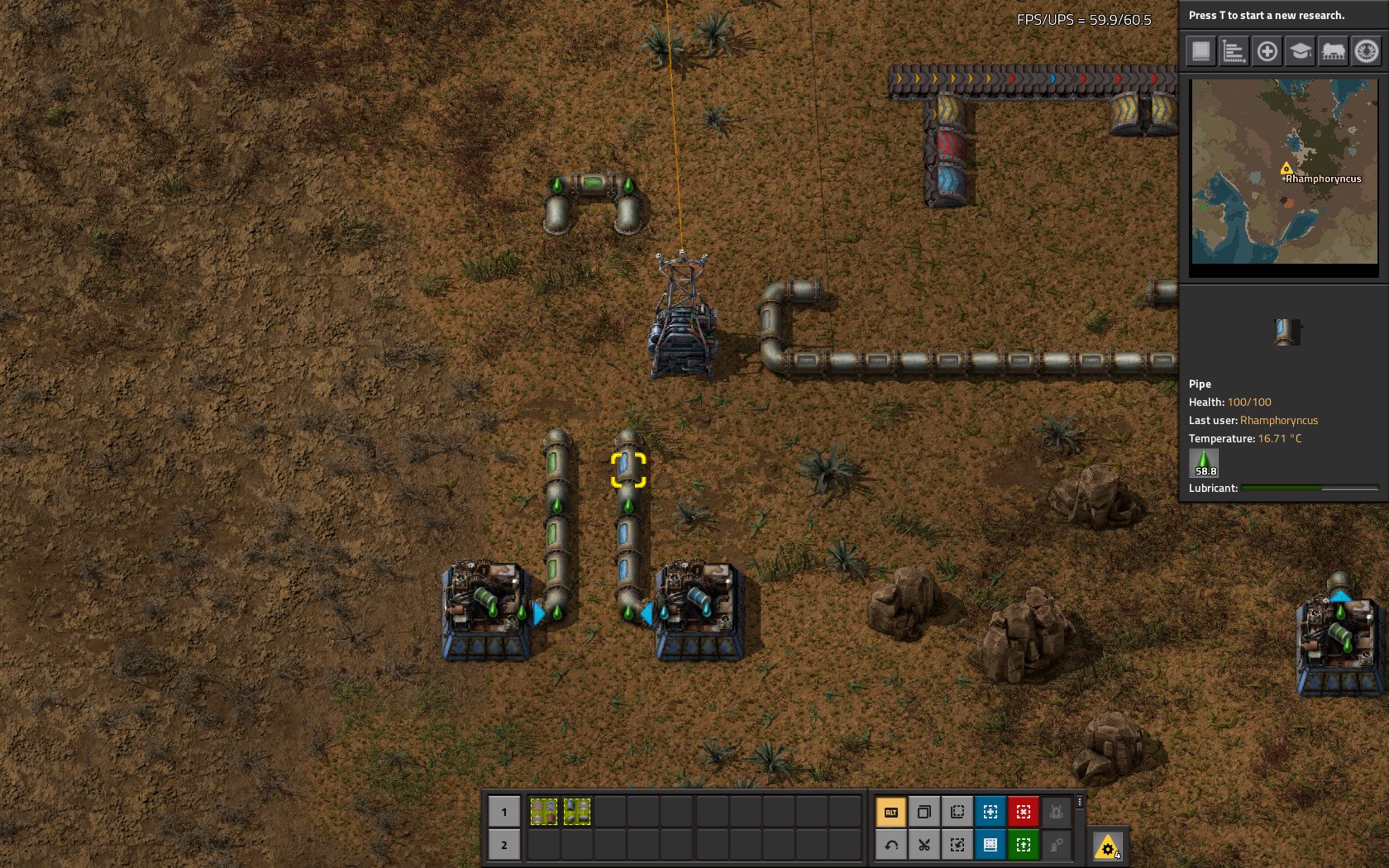The height and width of the screenshot is (868, 1389).
Task: Activate the cut scissors tool
Action: pyautogui.click(x=924, y=845)
